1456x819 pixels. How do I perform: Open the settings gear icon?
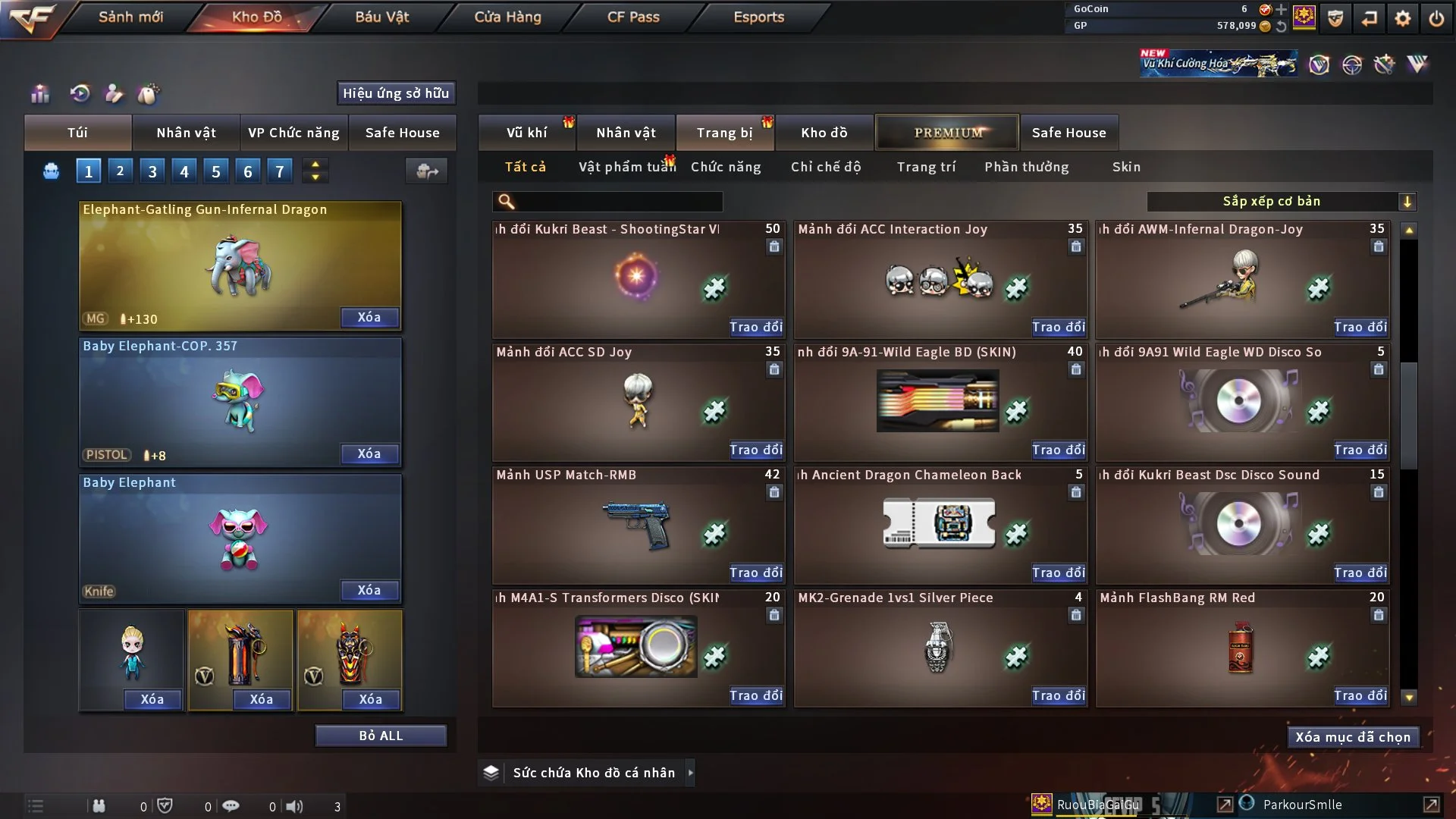pos(1403,18)
